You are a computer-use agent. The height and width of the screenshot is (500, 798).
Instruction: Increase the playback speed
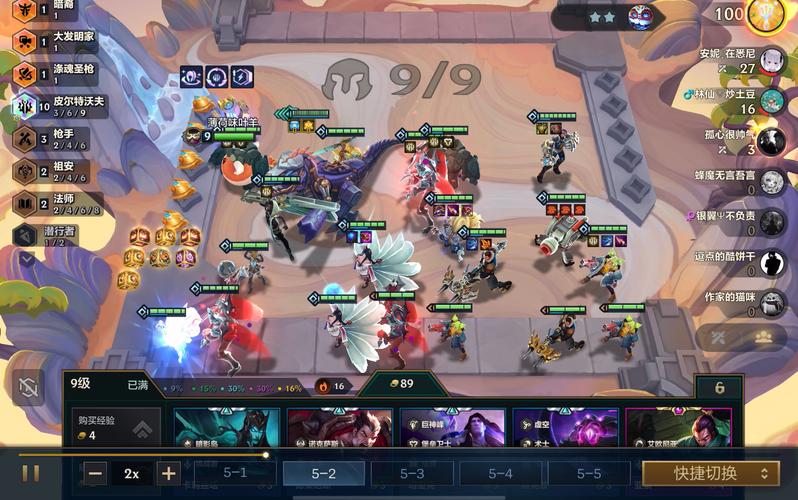click(168, 473)
